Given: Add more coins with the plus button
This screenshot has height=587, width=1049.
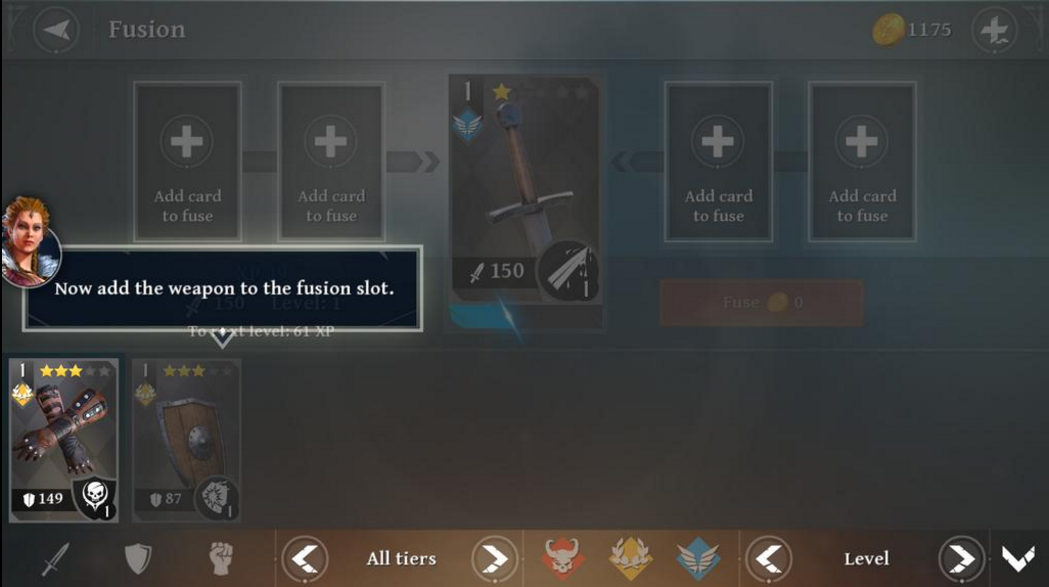Looking at the screenshot, I should click(994, 30).
